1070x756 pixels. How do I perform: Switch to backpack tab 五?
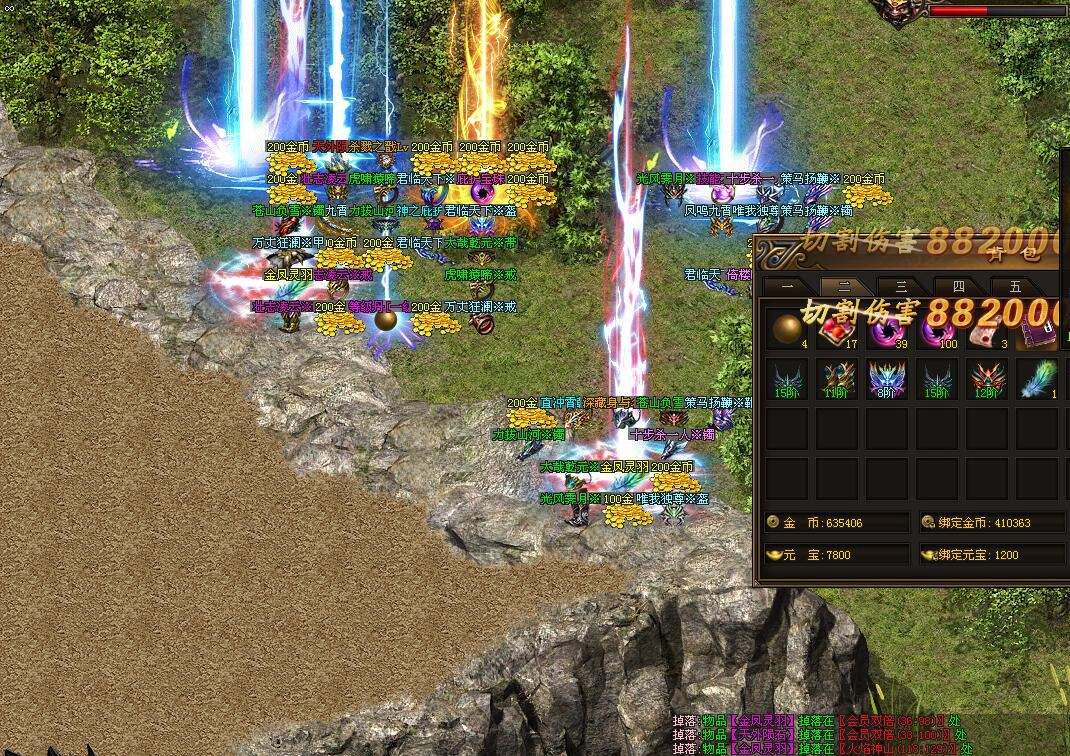pyautogui.click(x=1017, y=286)
